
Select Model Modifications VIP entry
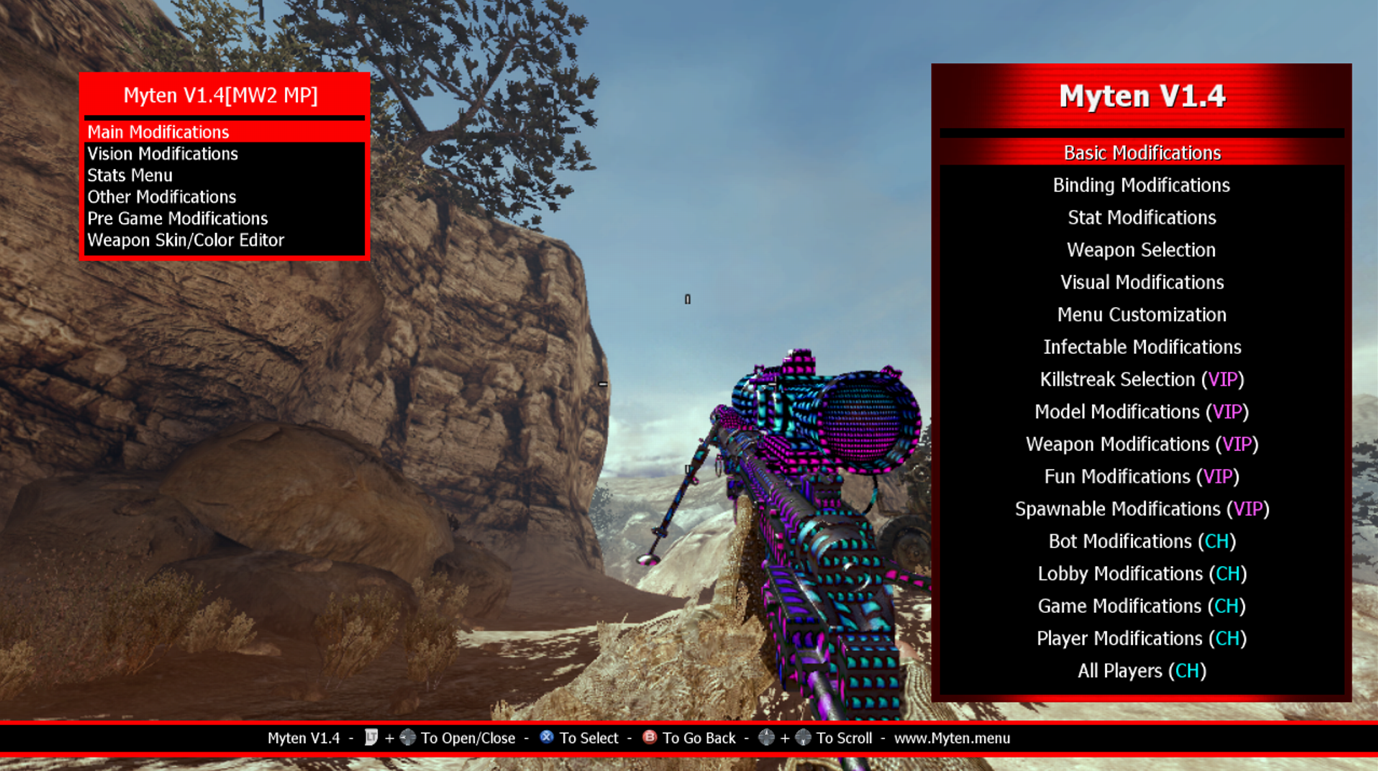tap(1141, 412)
